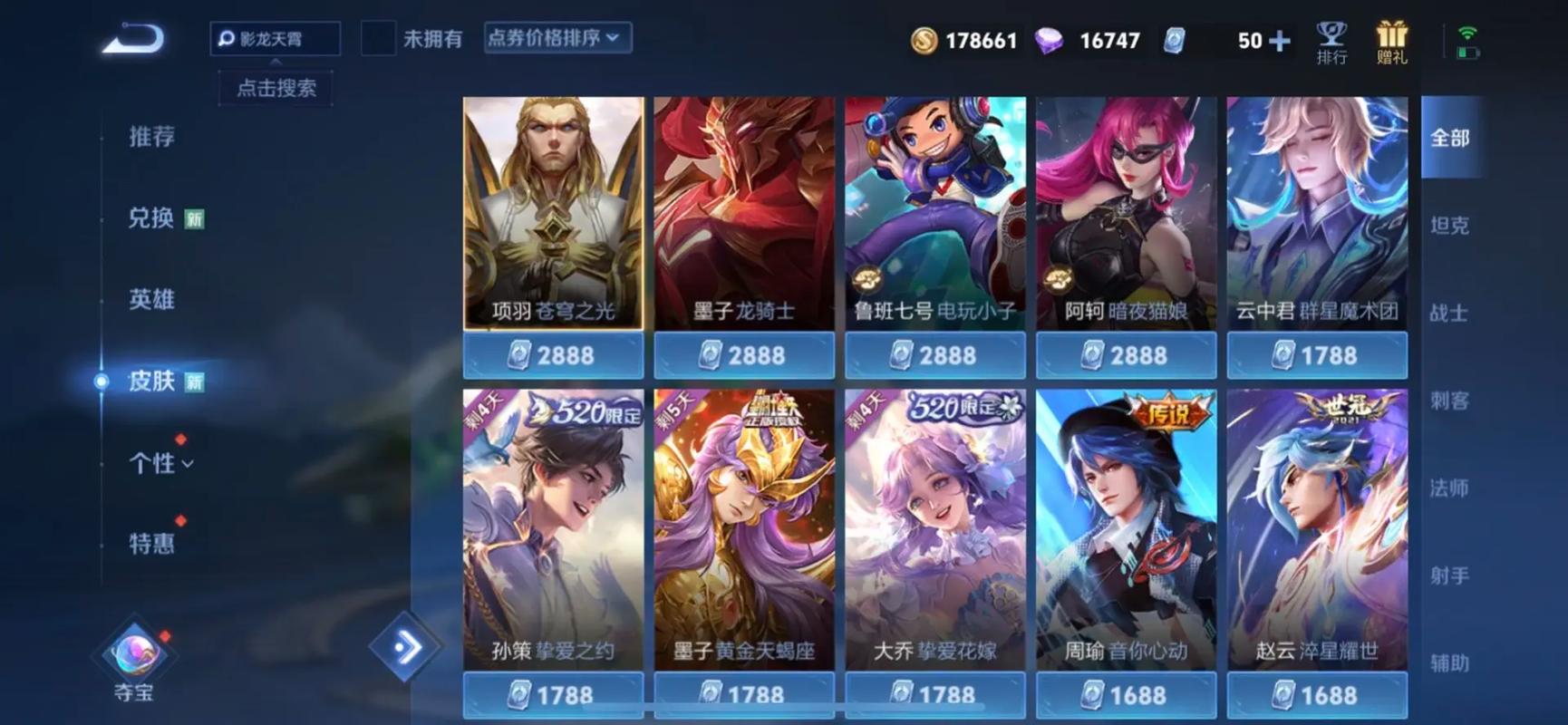The width and height of the screenshot is (1568, 725).
Task: Select 兑换 in the left sidebar
Action: click(x=150, y=218)
